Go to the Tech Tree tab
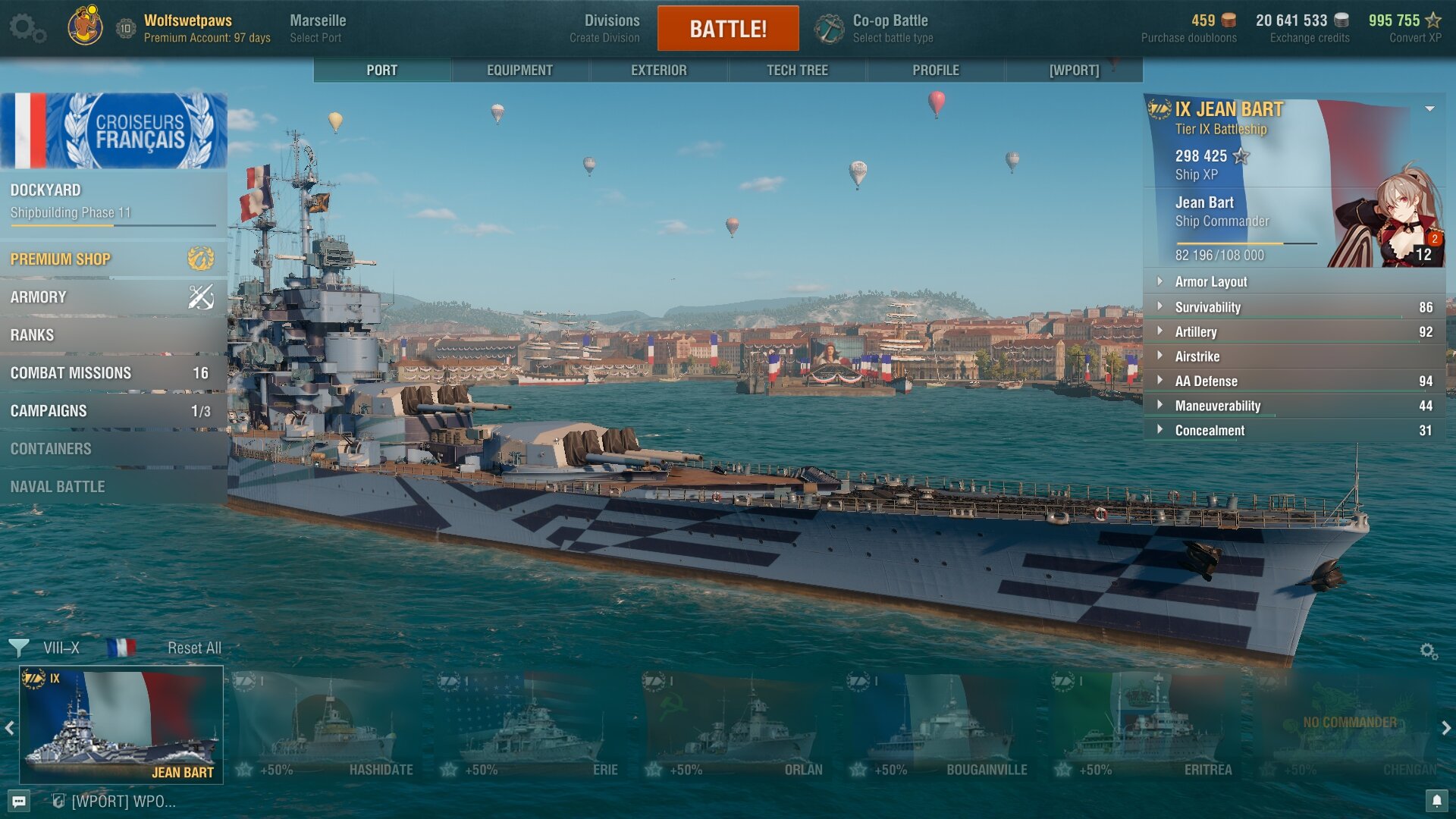This screenshot has height=819, width=1456. pyautogui.click(x=797, y=70)
